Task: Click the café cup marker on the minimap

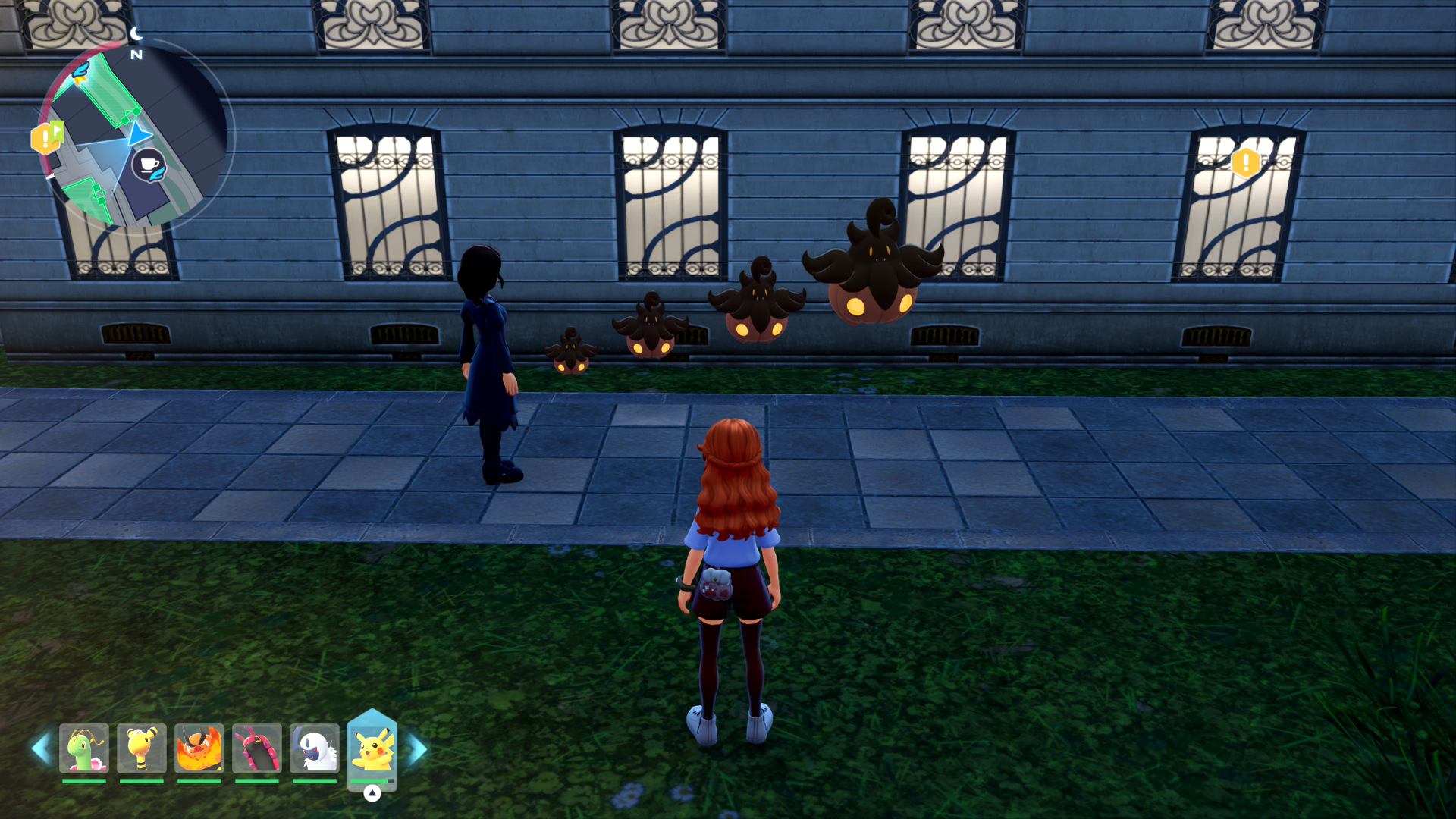Action: [149, 165]
